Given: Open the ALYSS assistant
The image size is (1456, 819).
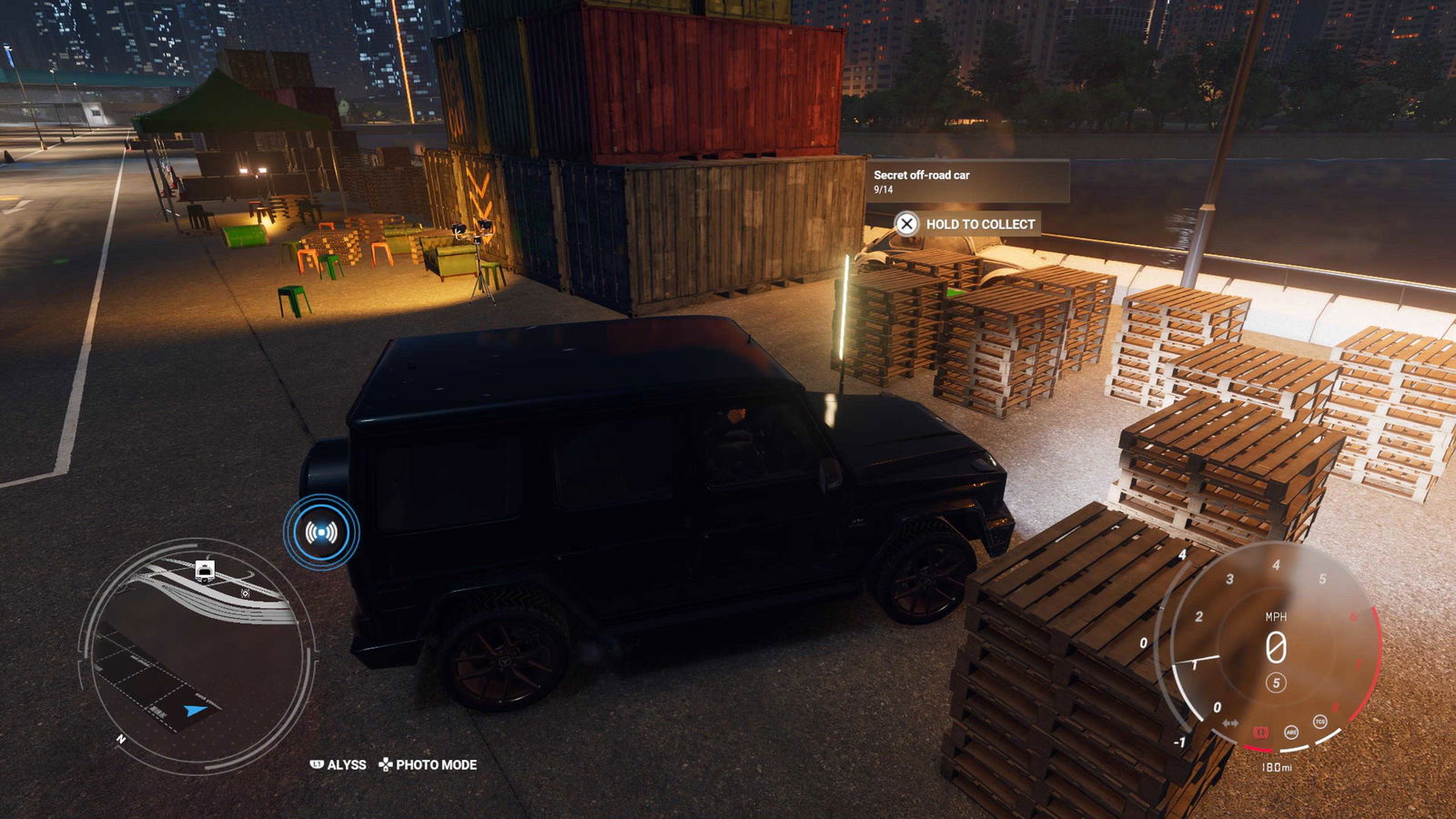Looking at the screenshot, I should point(339,765).
